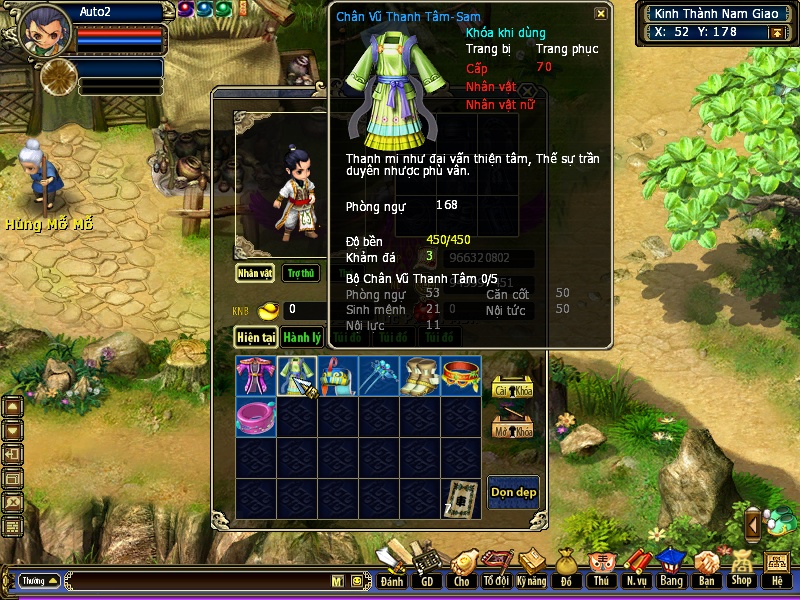The height and width of the screenshot is (600, 800).
Task: Open the Kỹ năng skills menu
Action: (x=533, y=572)
